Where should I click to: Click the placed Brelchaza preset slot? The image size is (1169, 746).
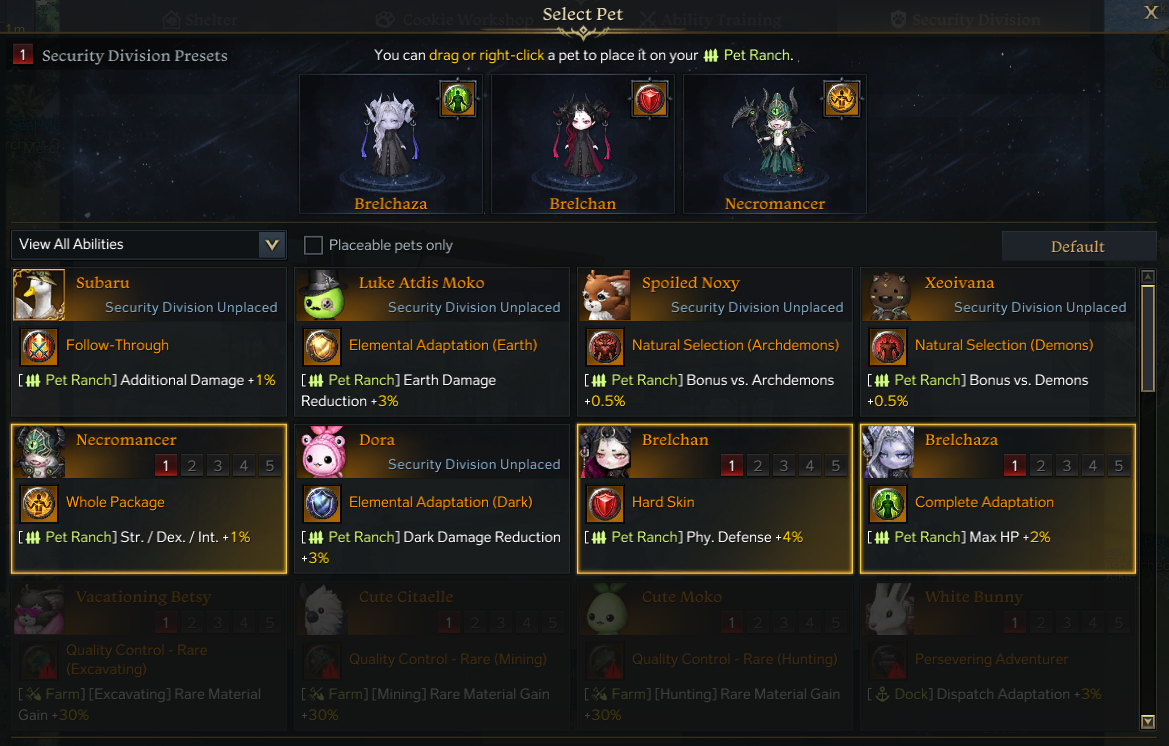tap(391, 143)
